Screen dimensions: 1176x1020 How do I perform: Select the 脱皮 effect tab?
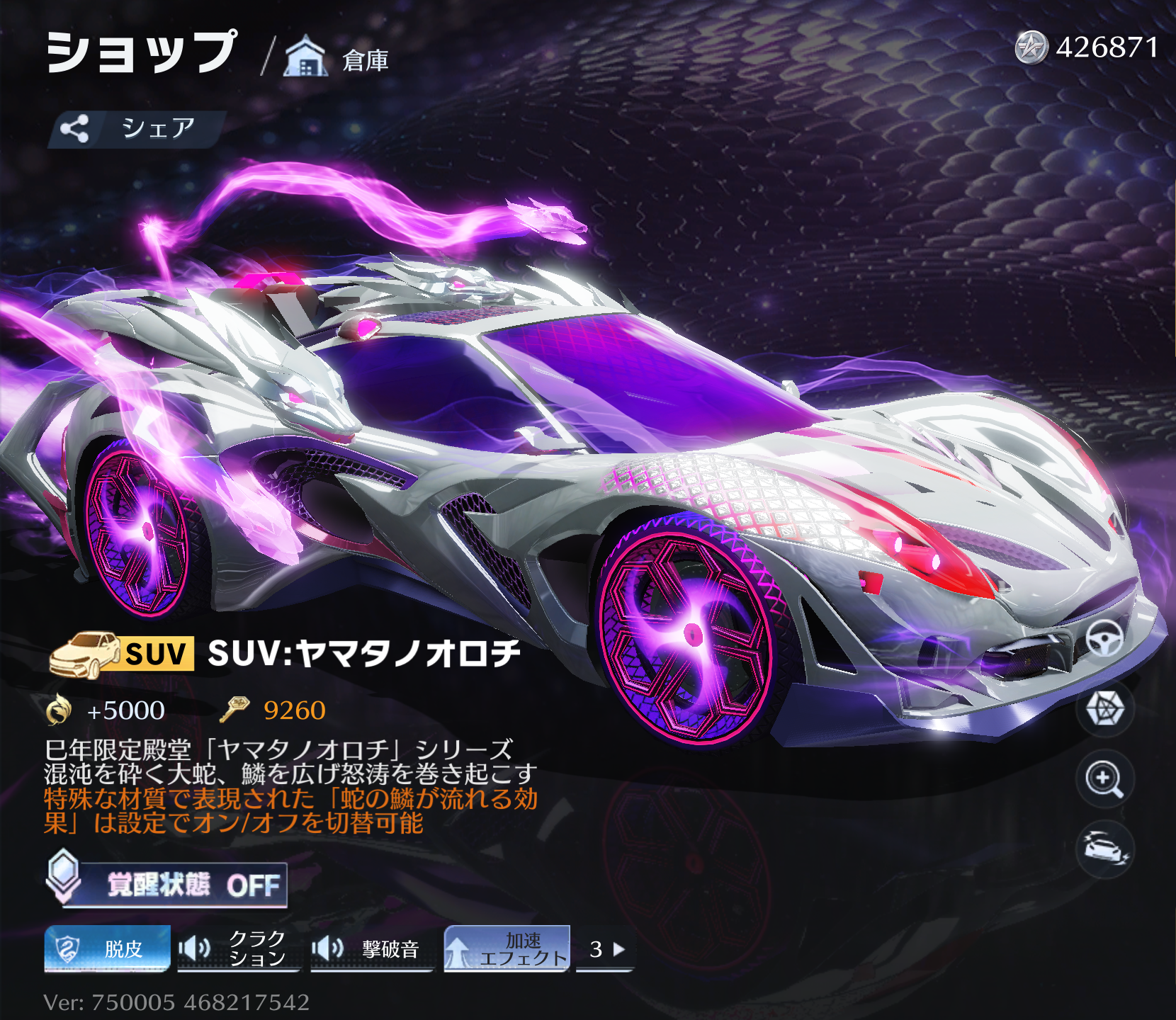tap(108, 948)
